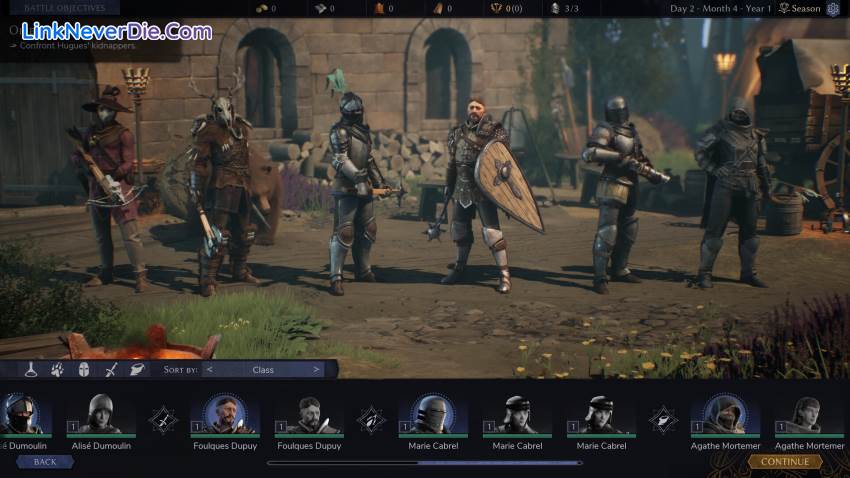
Task: Select the helmeted Marie Cabrel portrait
Action: click(x=434, y=415)
